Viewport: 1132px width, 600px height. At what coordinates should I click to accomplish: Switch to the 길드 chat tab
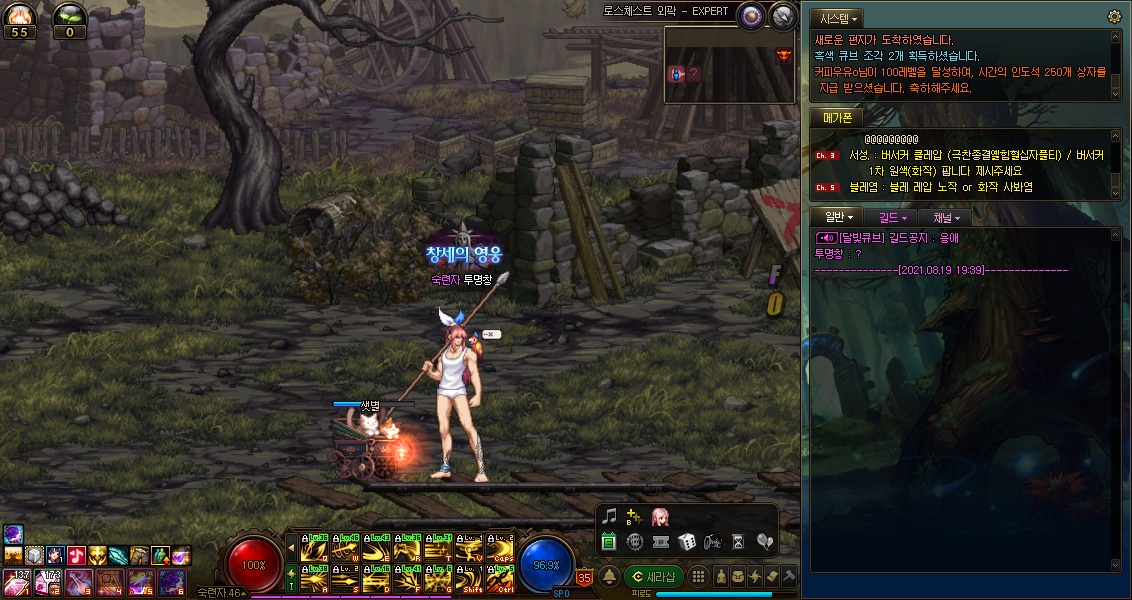click(x=893, y=217)
